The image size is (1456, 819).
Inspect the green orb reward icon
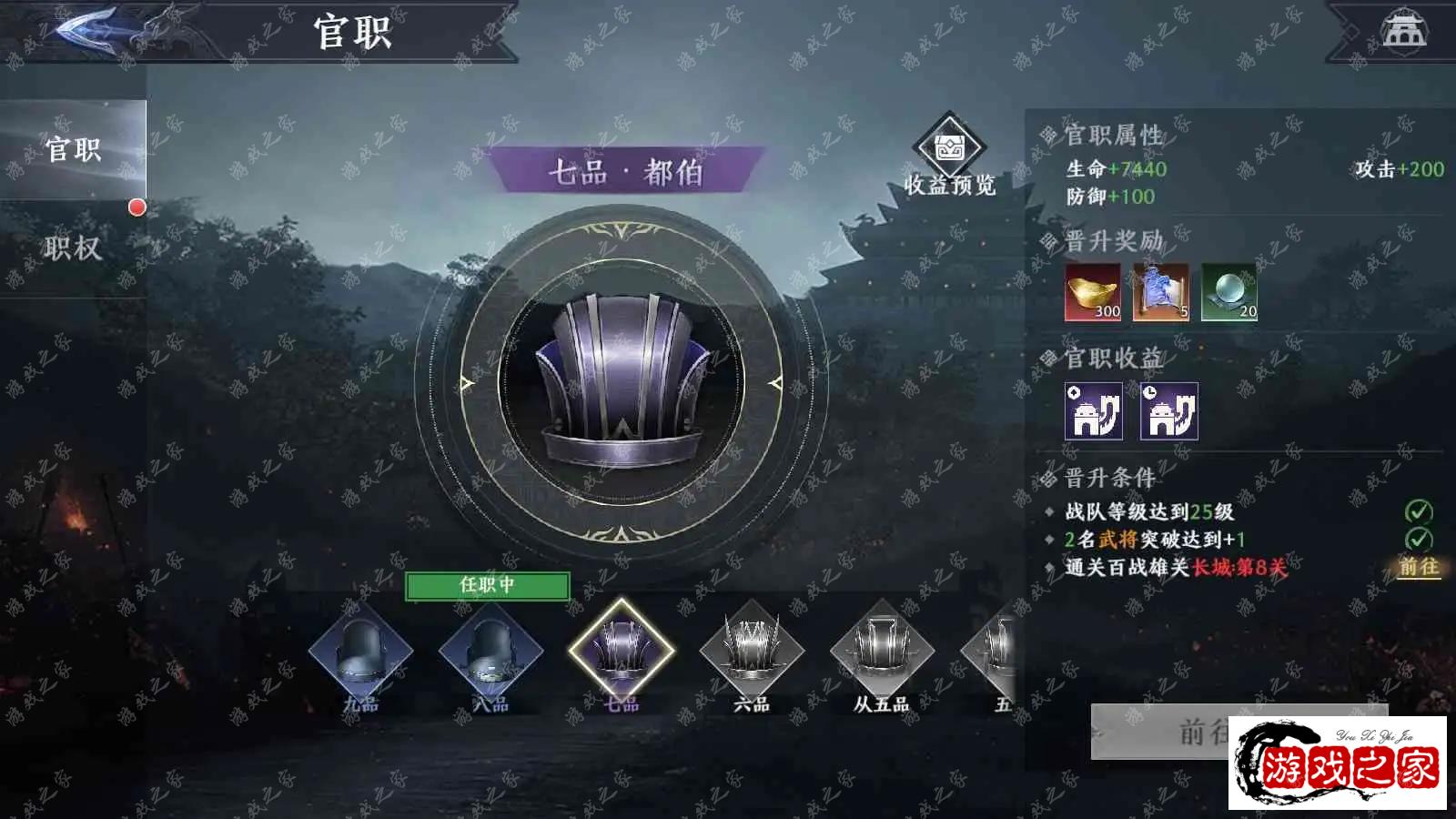(1228, 292)
